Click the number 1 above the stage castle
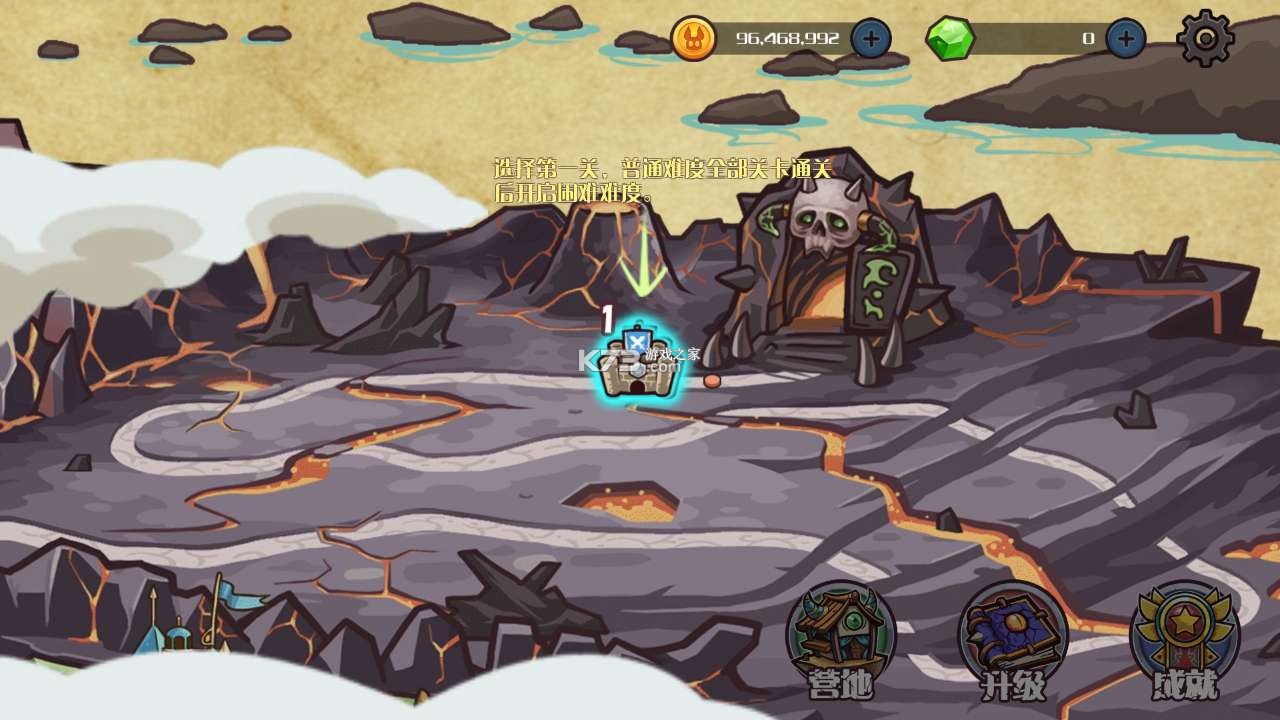The image size is (1280, 720). 605,316
